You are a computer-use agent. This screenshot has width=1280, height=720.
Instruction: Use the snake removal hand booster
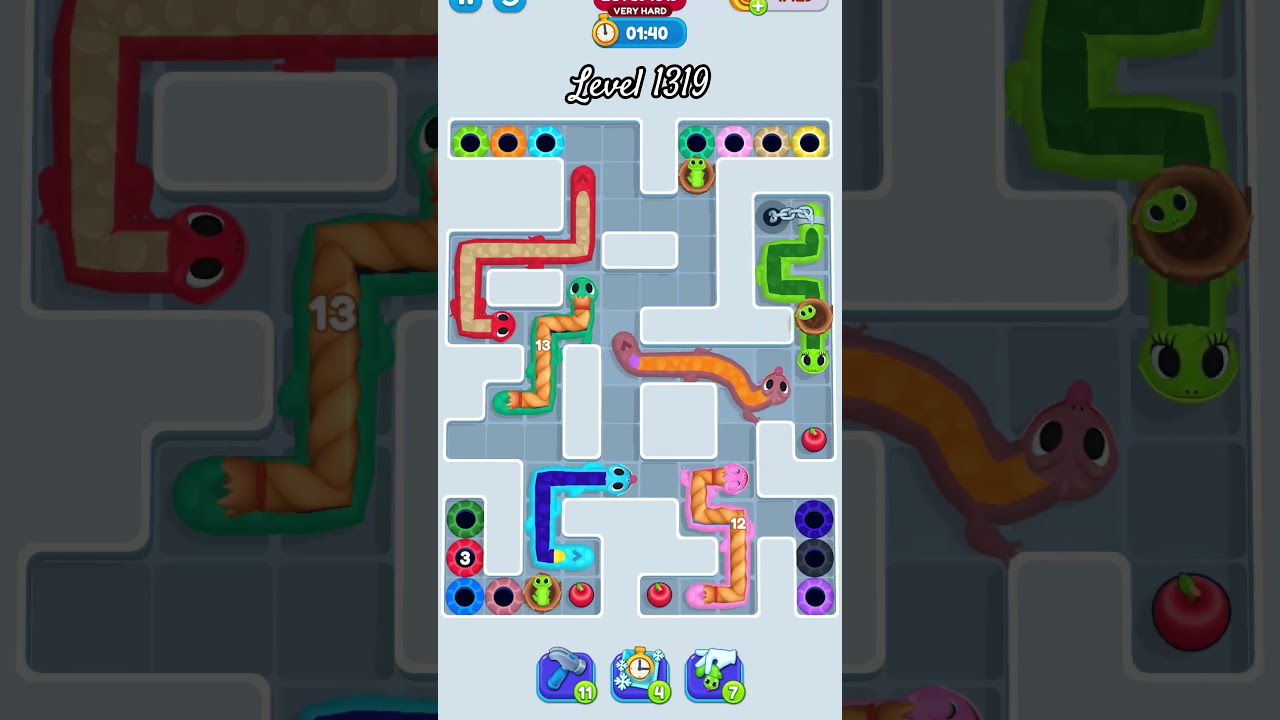coord(714,675)
